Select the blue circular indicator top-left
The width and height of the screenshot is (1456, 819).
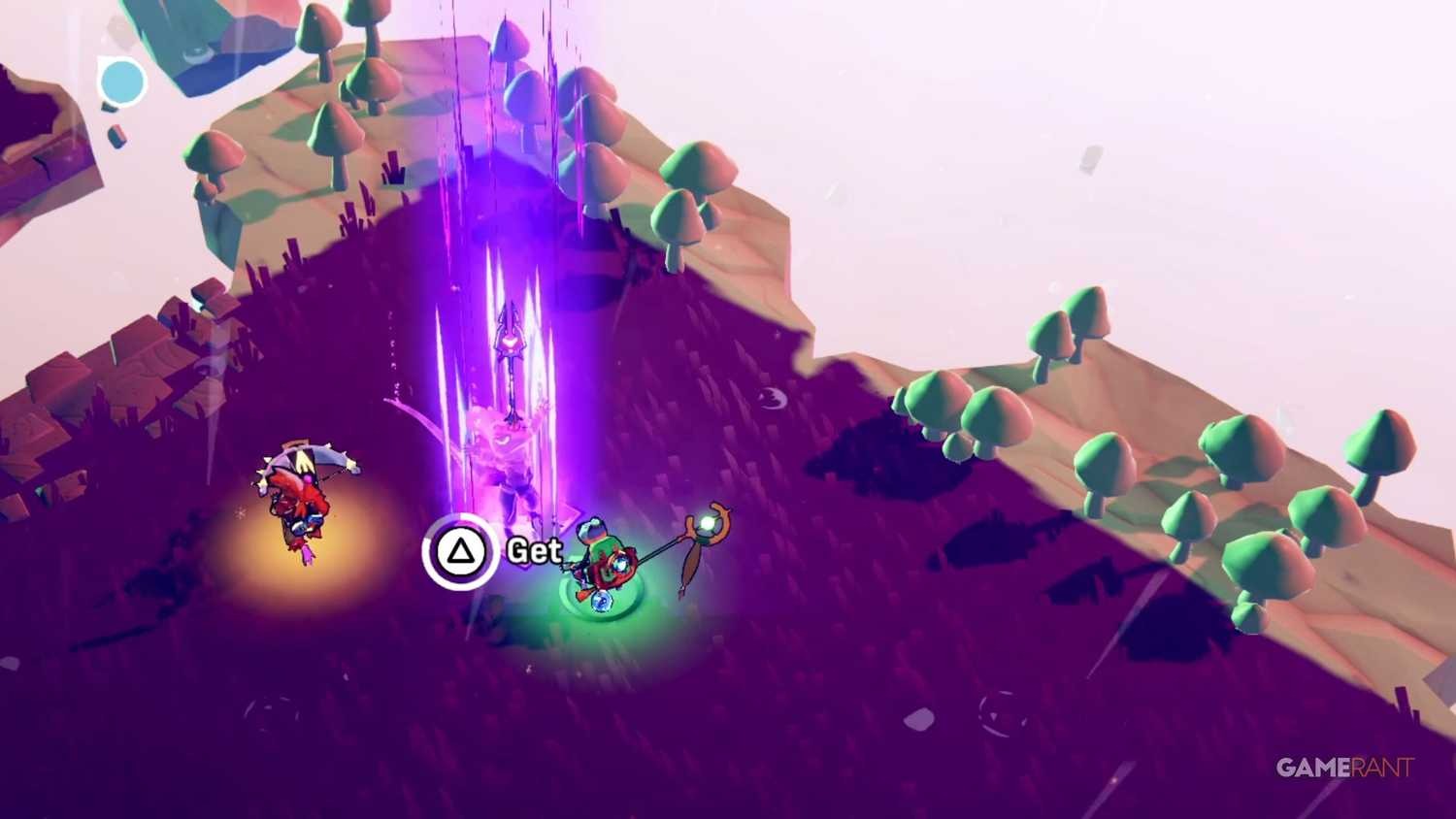pyautogui.click(x=122, y=82)
